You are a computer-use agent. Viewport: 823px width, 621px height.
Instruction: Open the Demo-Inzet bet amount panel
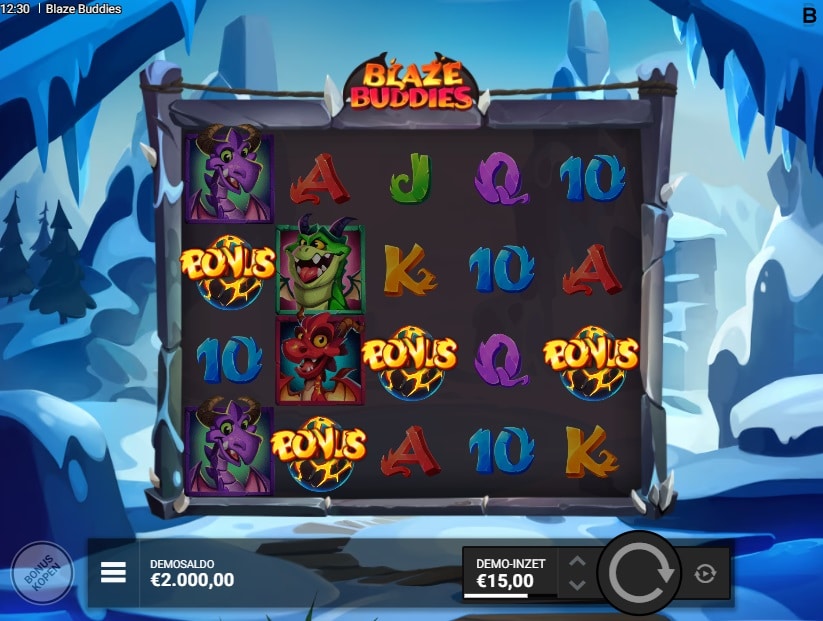click(x=510, y=572)
